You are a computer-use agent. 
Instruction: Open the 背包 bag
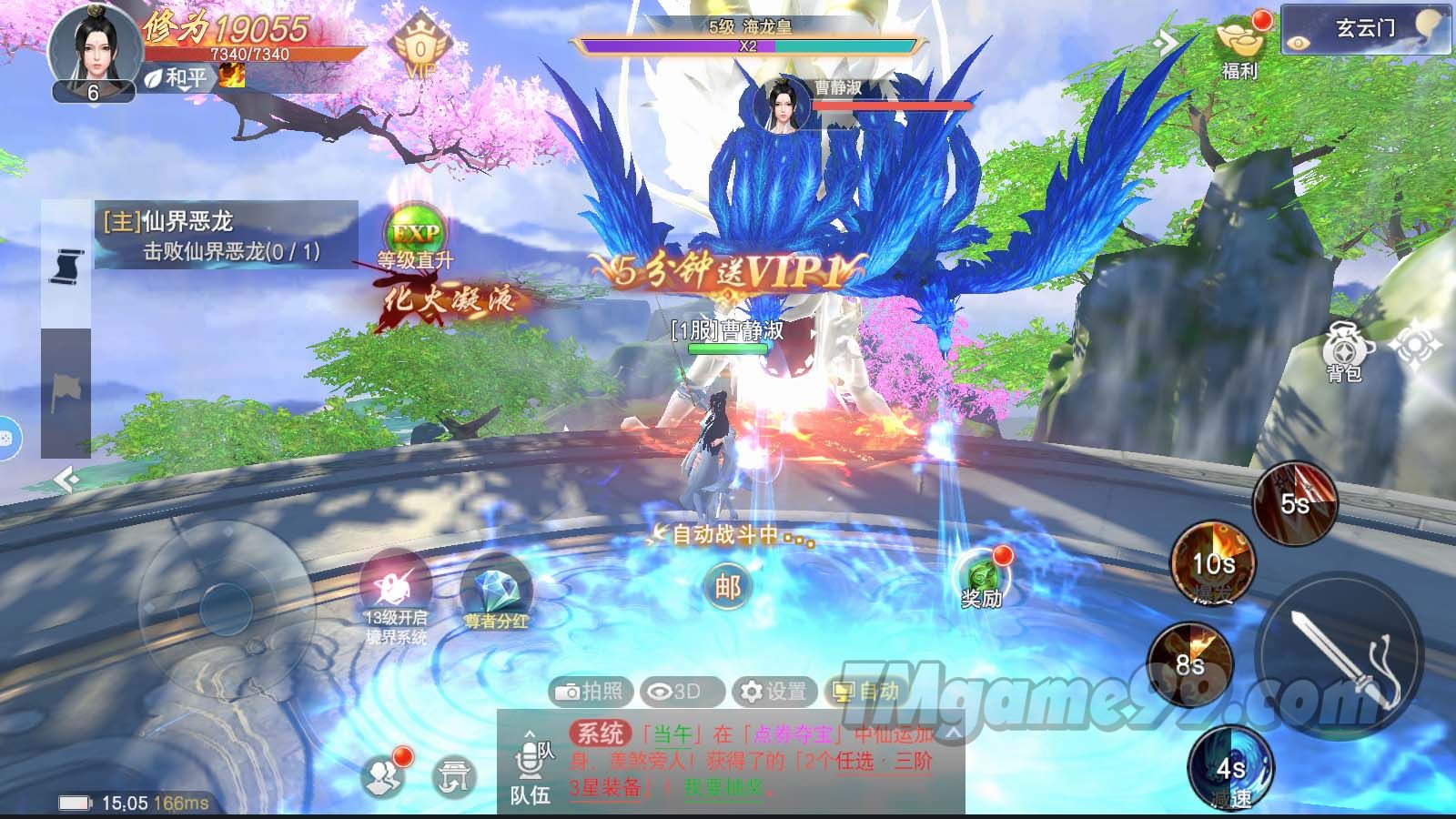[x=1343, y=350]
